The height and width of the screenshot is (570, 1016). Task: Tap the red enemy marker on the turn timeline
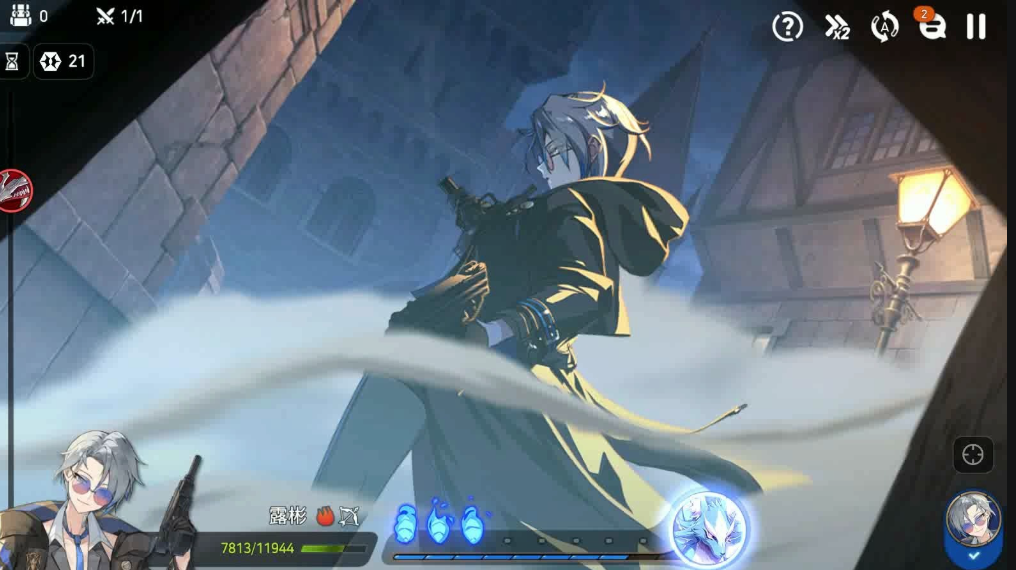click(14, 190)
